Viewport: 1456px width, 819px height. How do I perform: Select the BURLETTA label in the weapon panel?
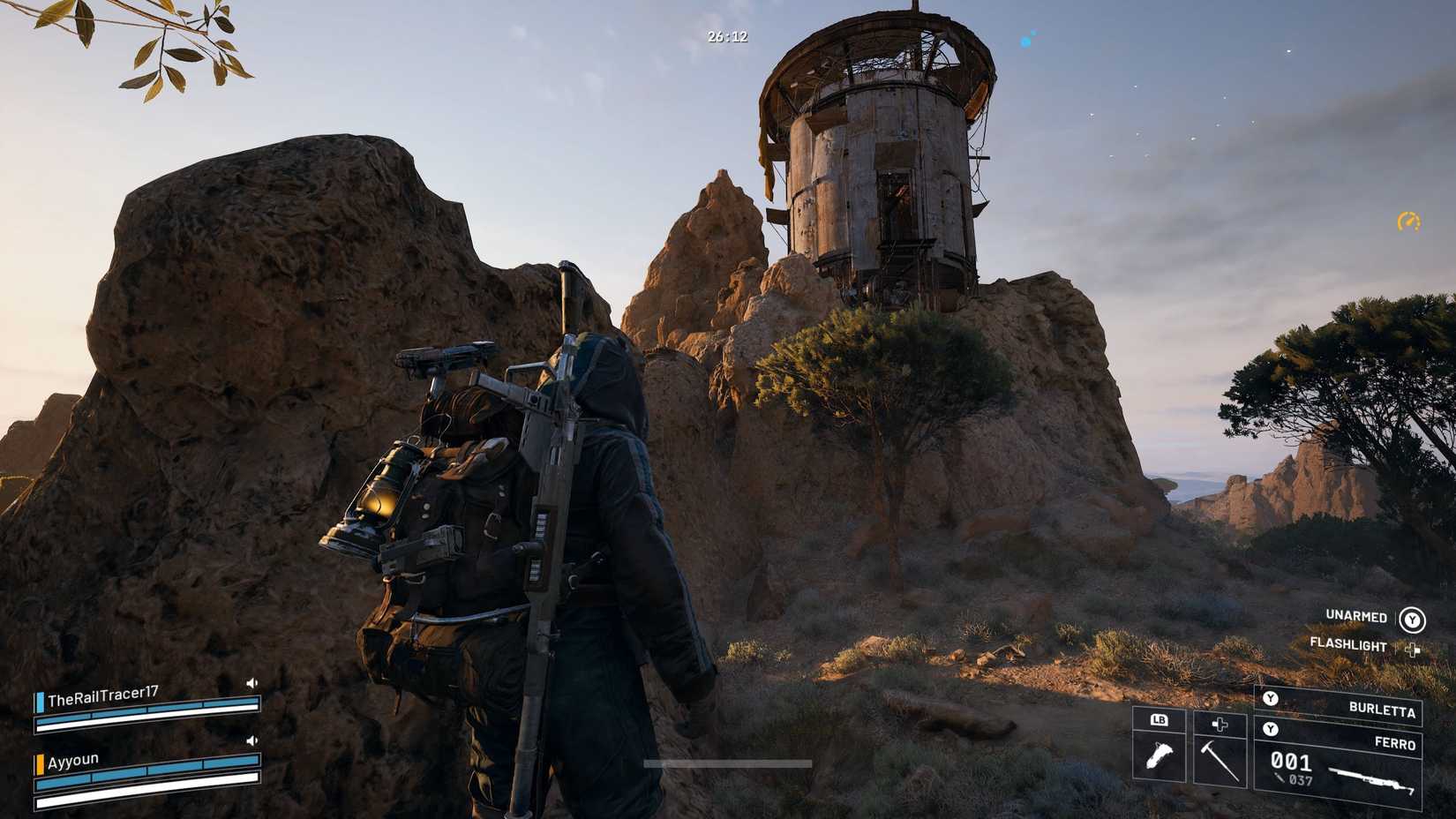[1382, 710]
